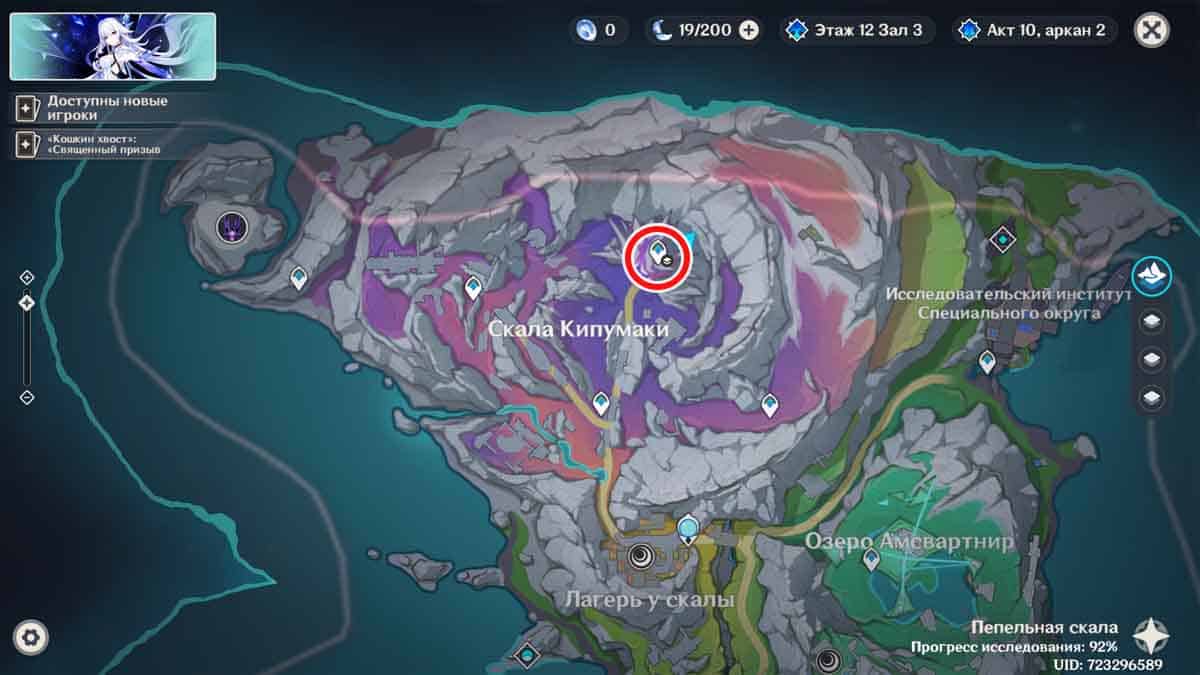
Task: Zoom out using the bottom zoom button
Action: tap(27, 397)
